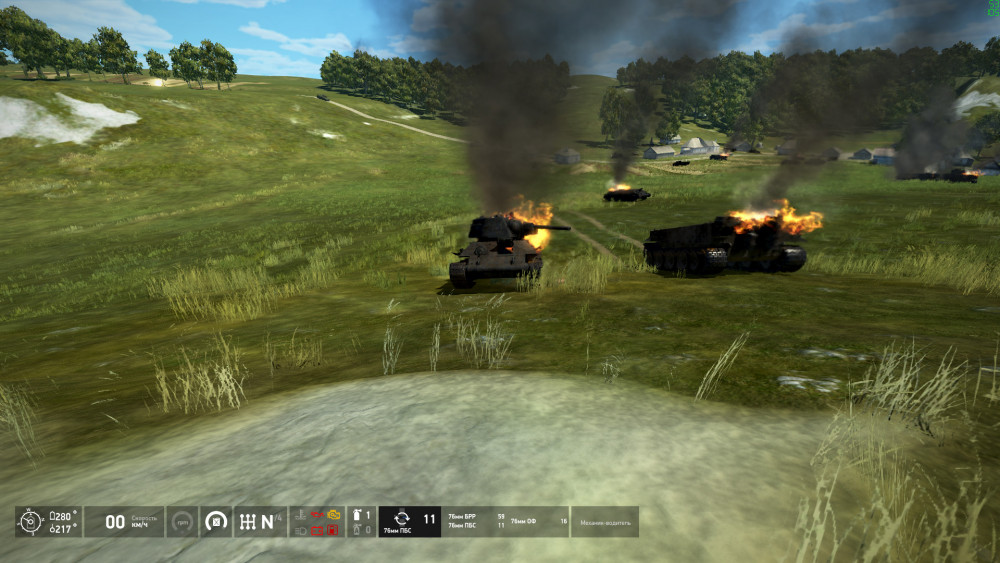Choose the 76мм ОФ shell type
The height and width of the screenshot is (563, 1000).
click(524, 521)
